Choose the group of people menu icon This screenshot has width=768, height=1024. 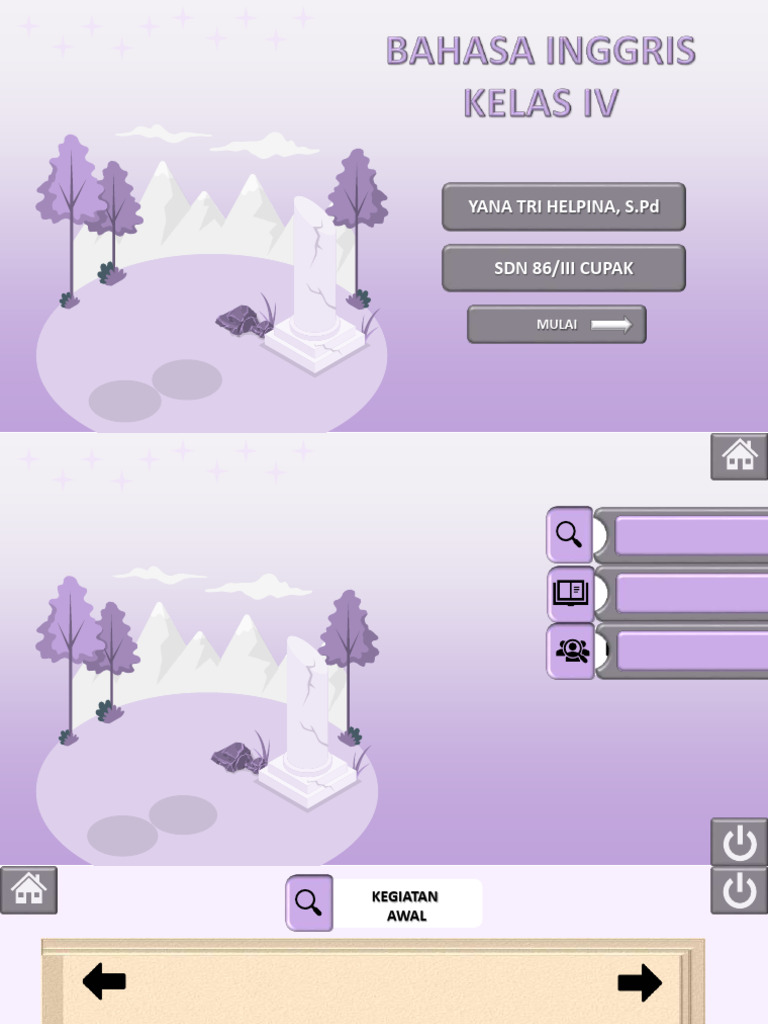click(x=570, y=651)
